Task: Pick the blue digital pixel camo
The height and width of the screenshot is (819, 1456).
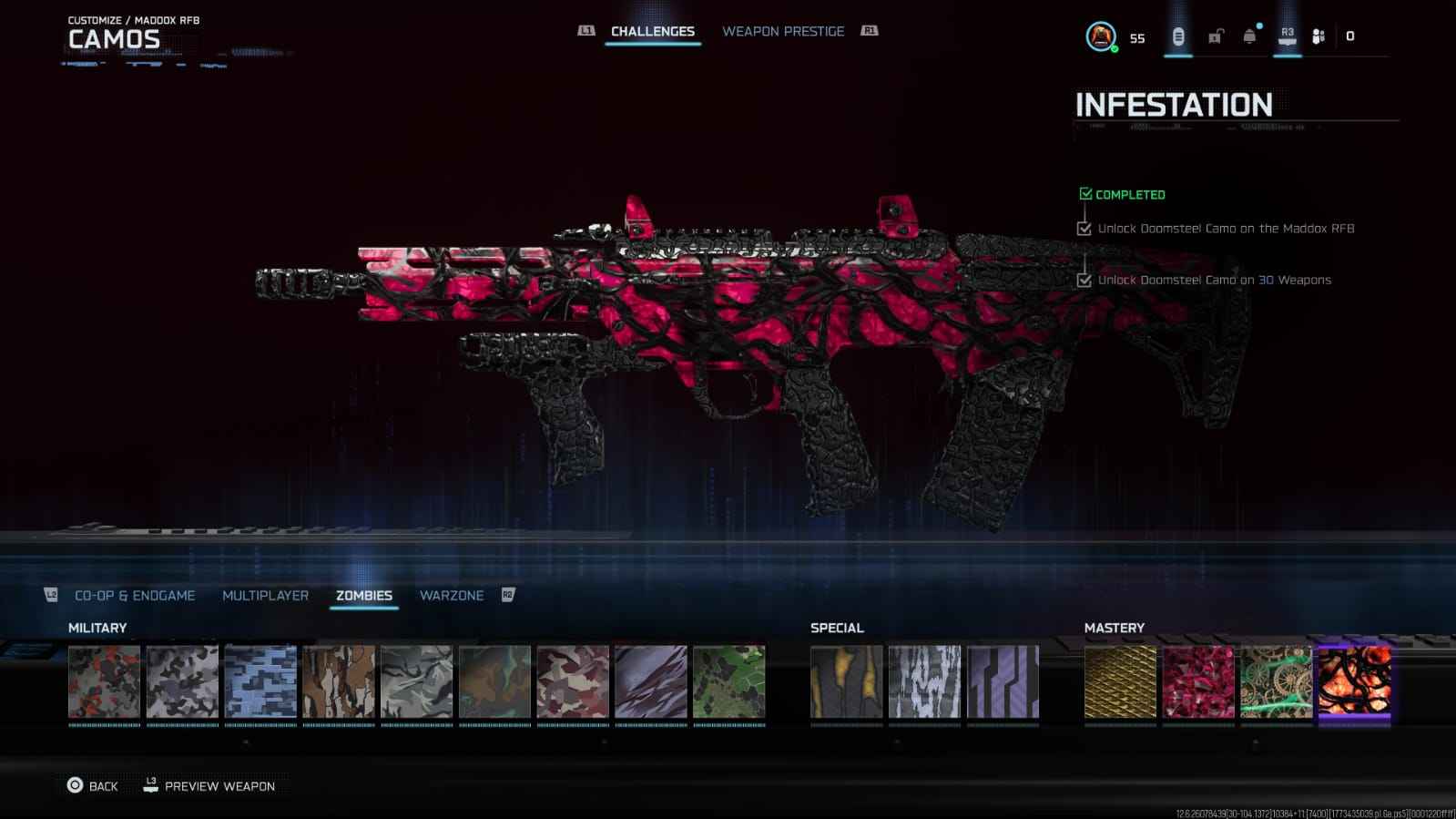Action: point(260,682)
